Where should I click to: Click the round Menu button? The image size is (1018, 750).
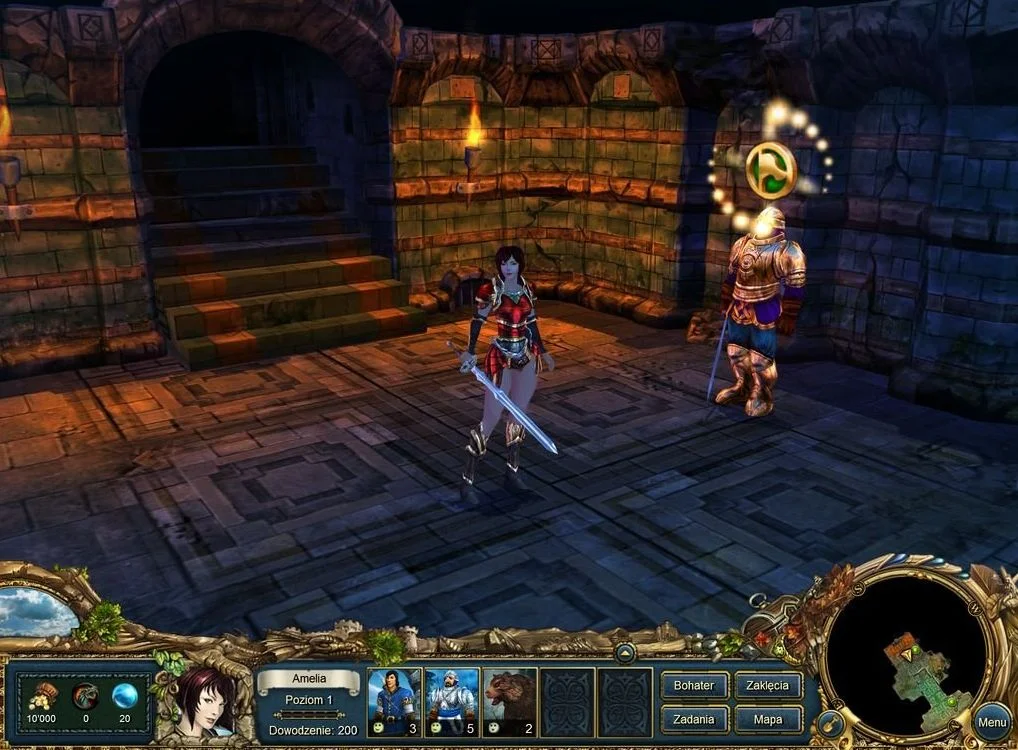pos(992,722)
